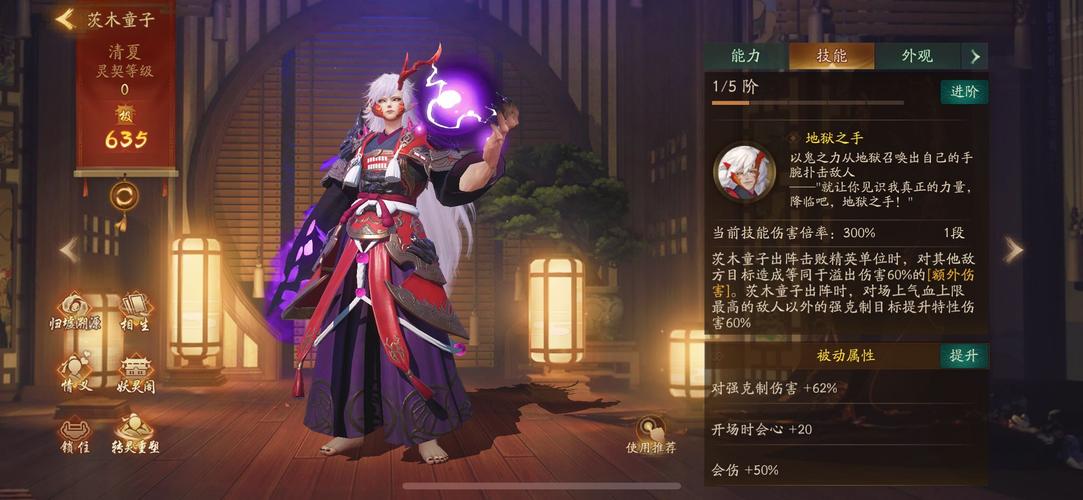Open the 相生 cards icon

point(136,310)
